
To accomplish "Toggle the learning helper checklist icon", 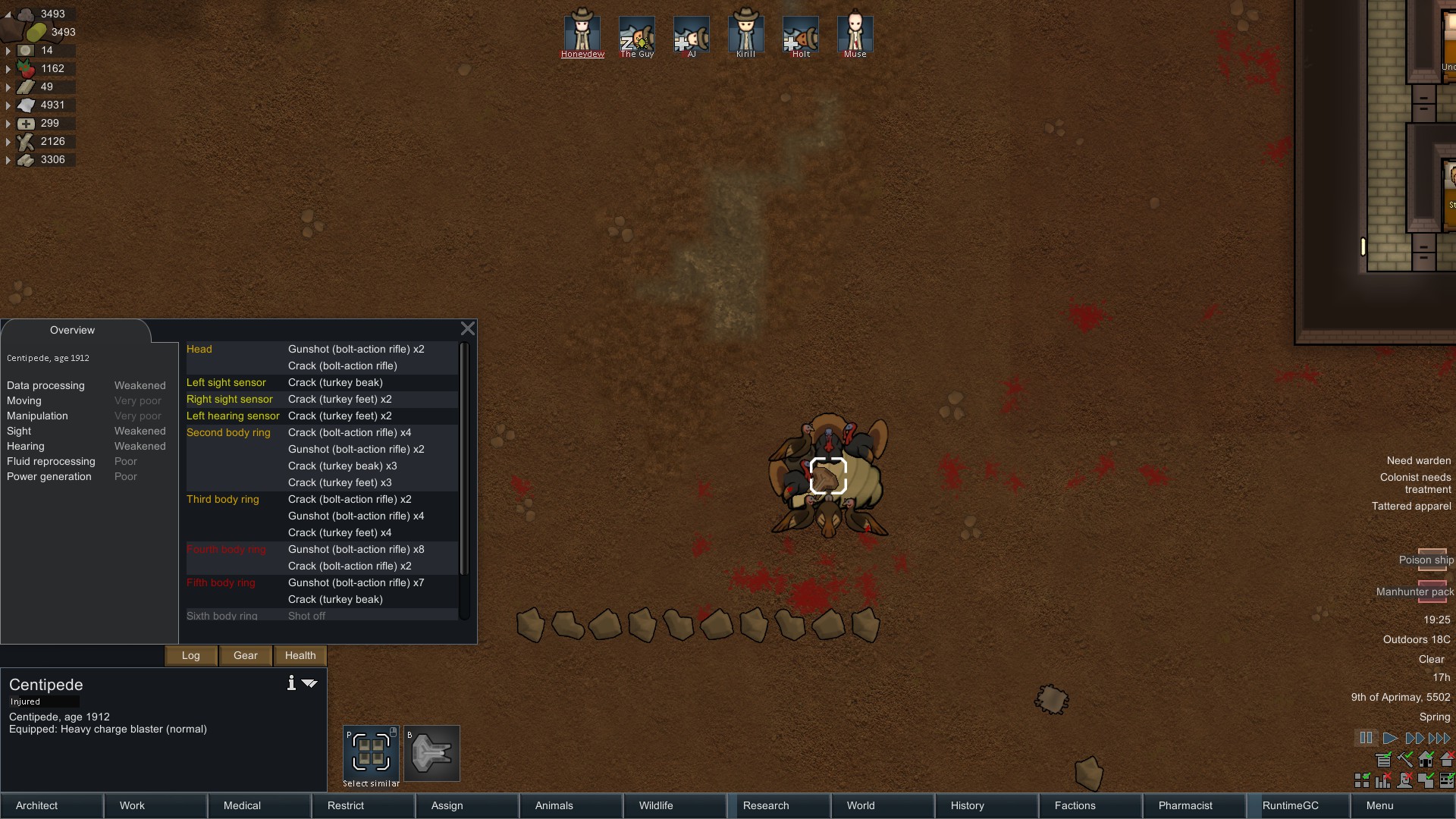I will pyautogui.click(x=1446, y=781).
